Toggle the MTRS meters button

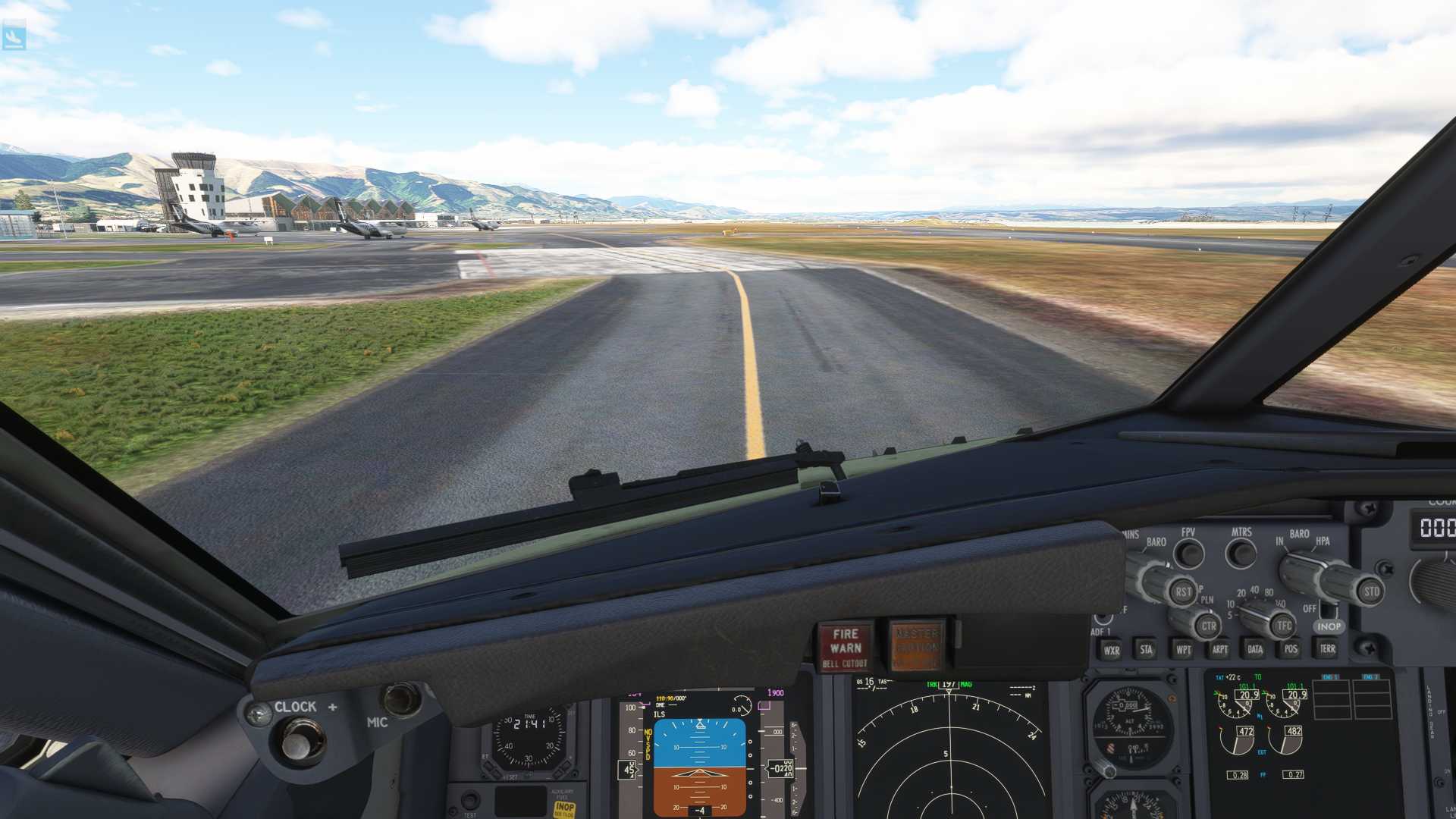tap(1241, 553)
